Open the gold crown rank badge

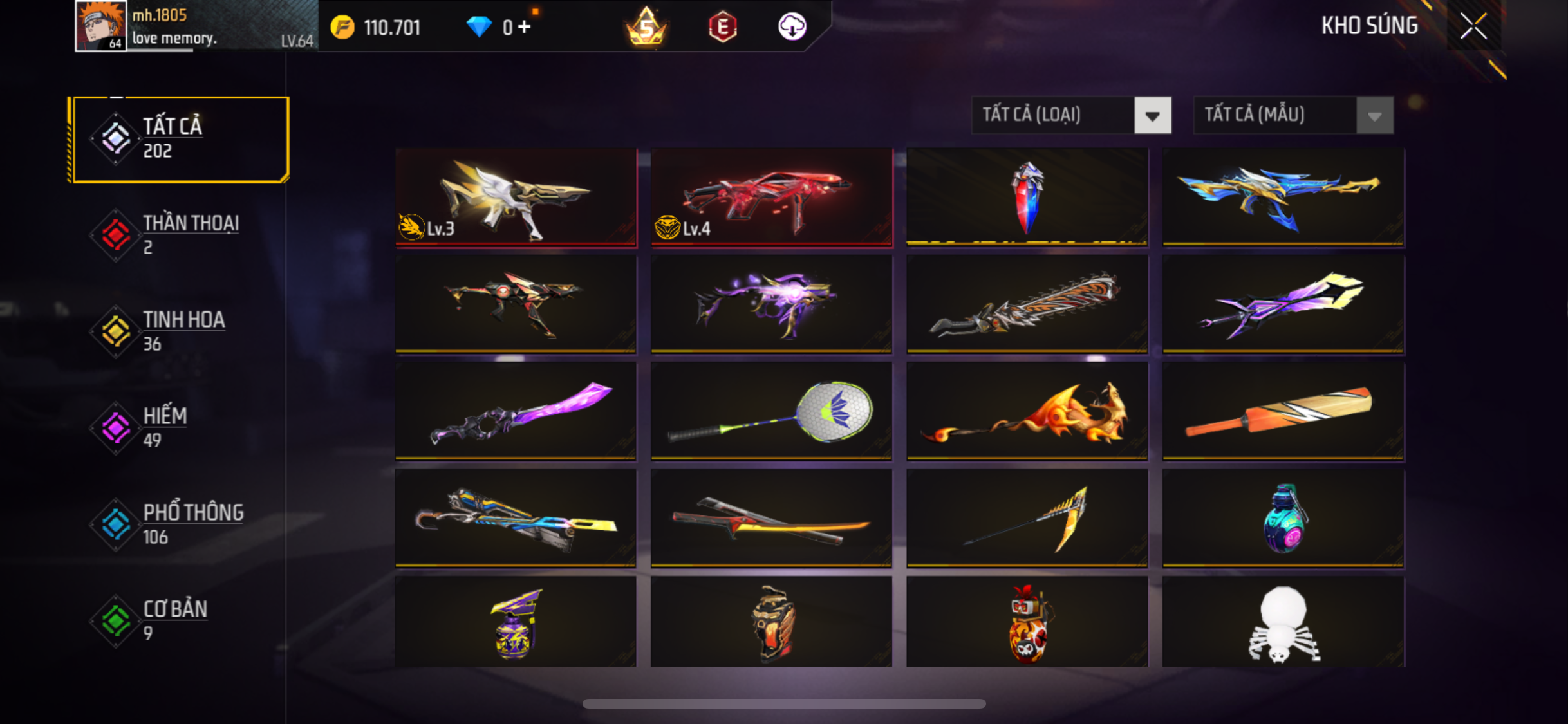646,27
